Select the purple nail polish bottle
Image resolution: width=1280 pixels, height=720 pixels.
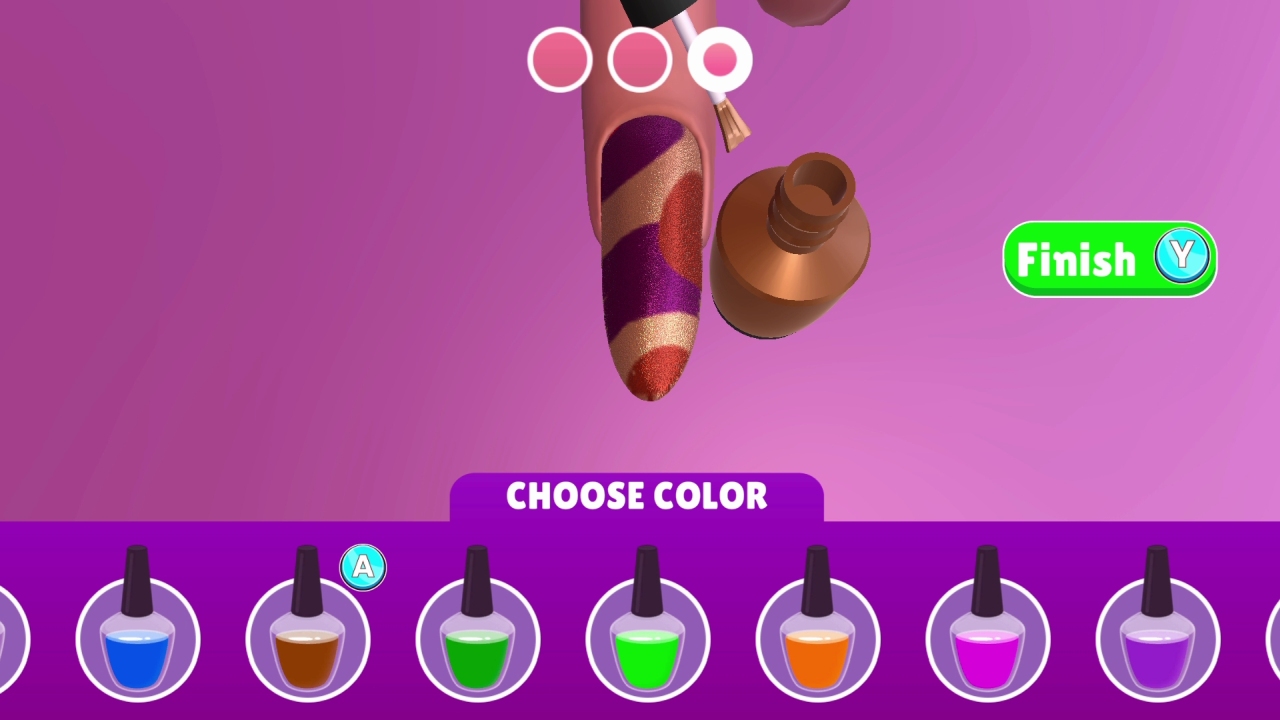(x=1157, y=640)
